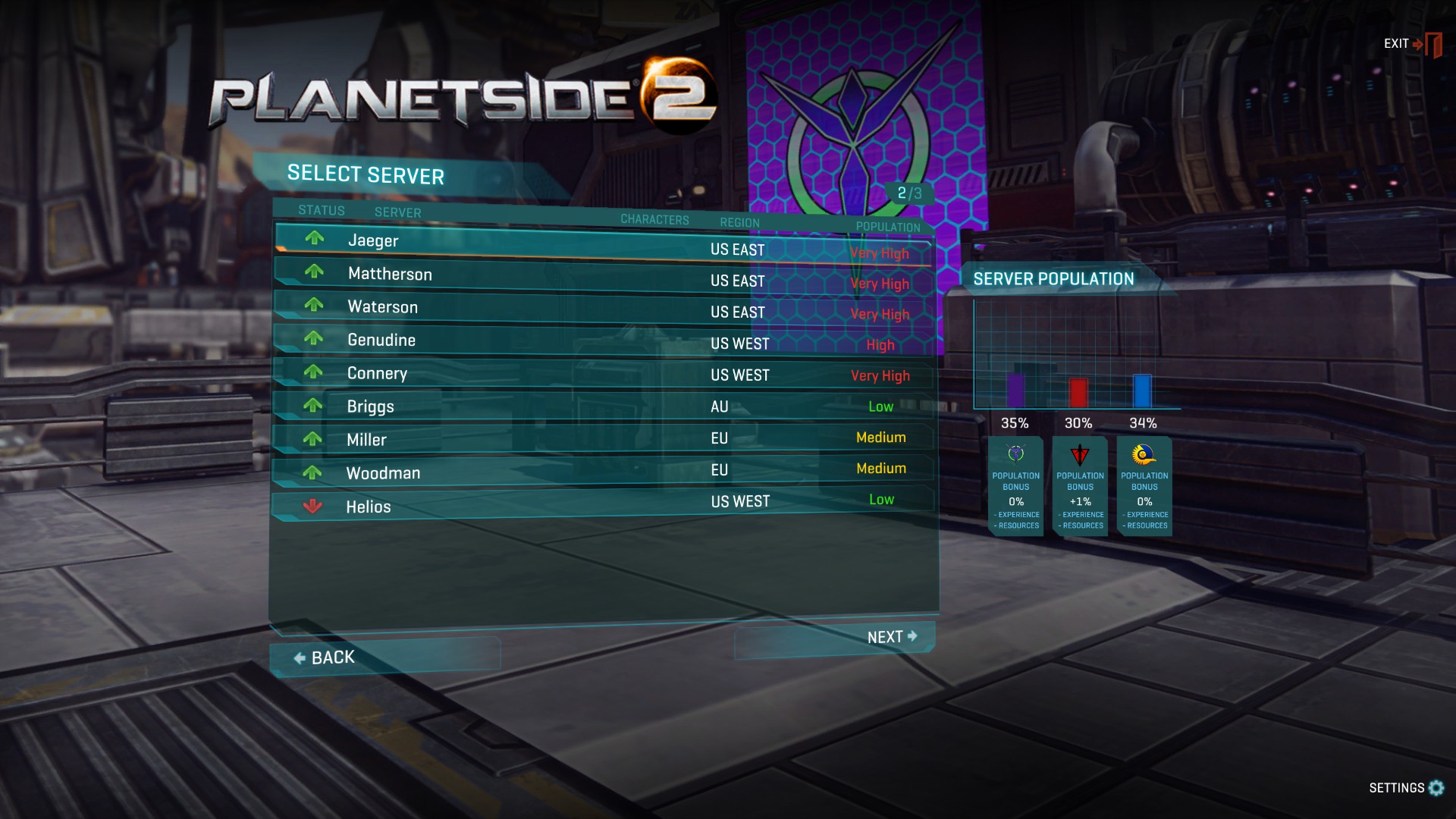The image size is (1456, 819).
Task: Sort servers by Population column header
Action: point(887,227)
